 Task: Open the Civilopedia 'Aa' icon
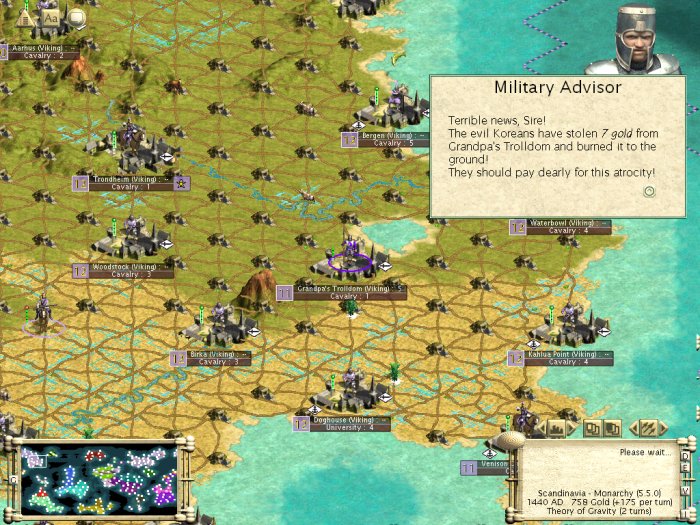[x=50, y=17]
